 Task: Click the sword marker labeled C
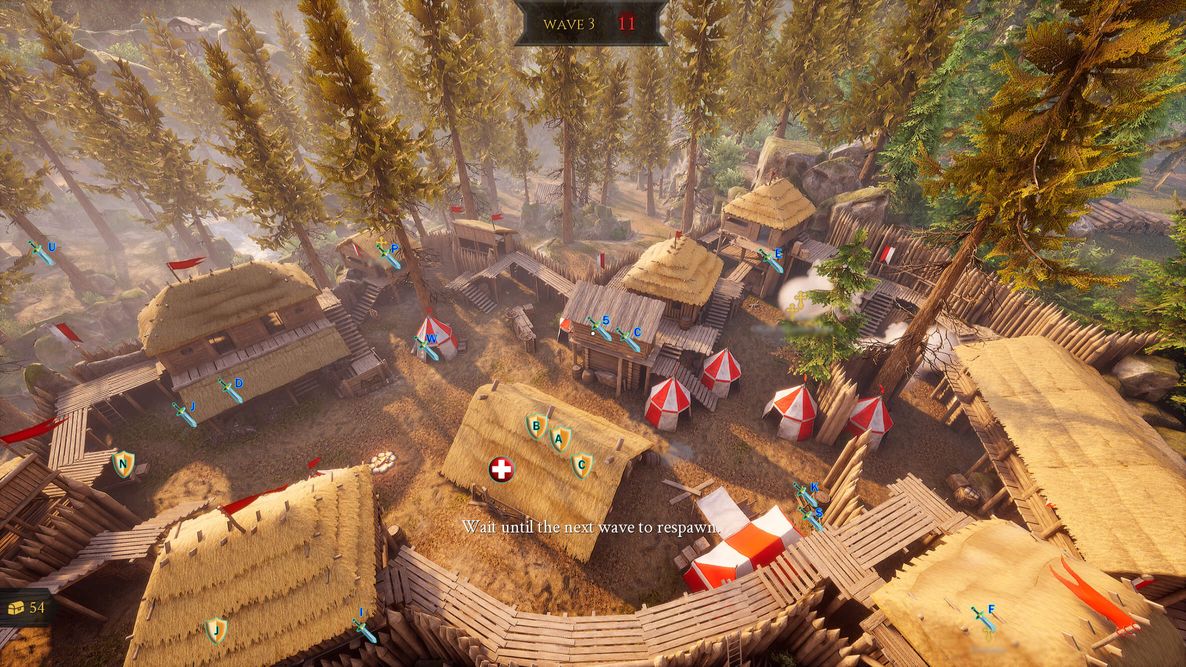pos(629,339)
